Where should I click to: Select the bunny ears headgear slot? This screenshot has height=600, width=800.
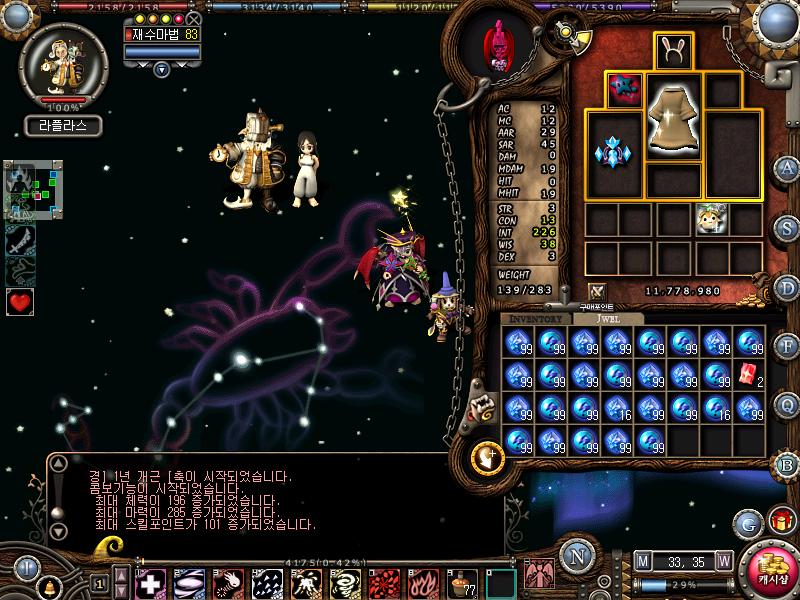pyautogui.click(x=673, y=50)
